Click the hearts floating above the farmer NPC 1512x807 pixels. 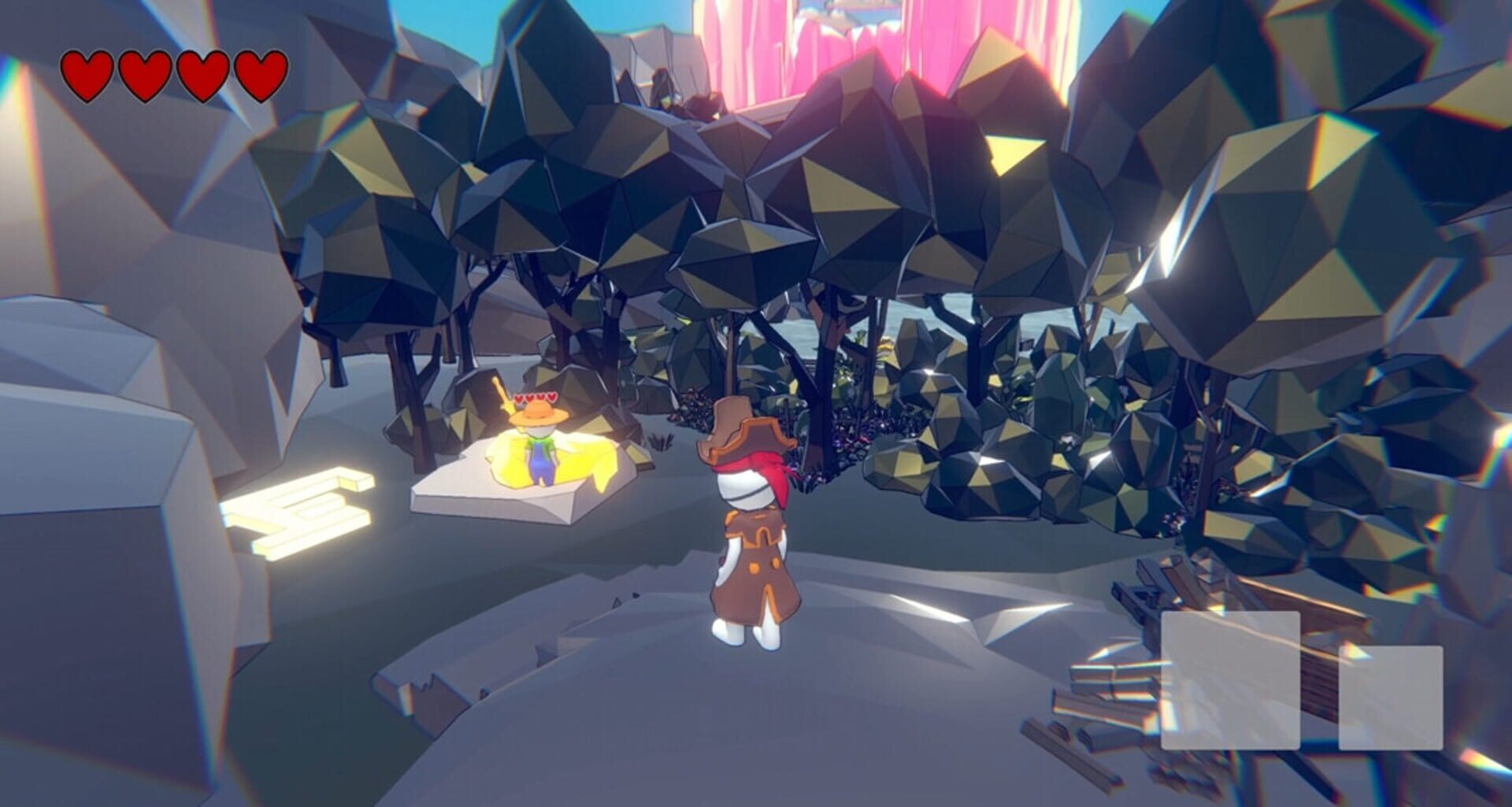coord(535,398)
